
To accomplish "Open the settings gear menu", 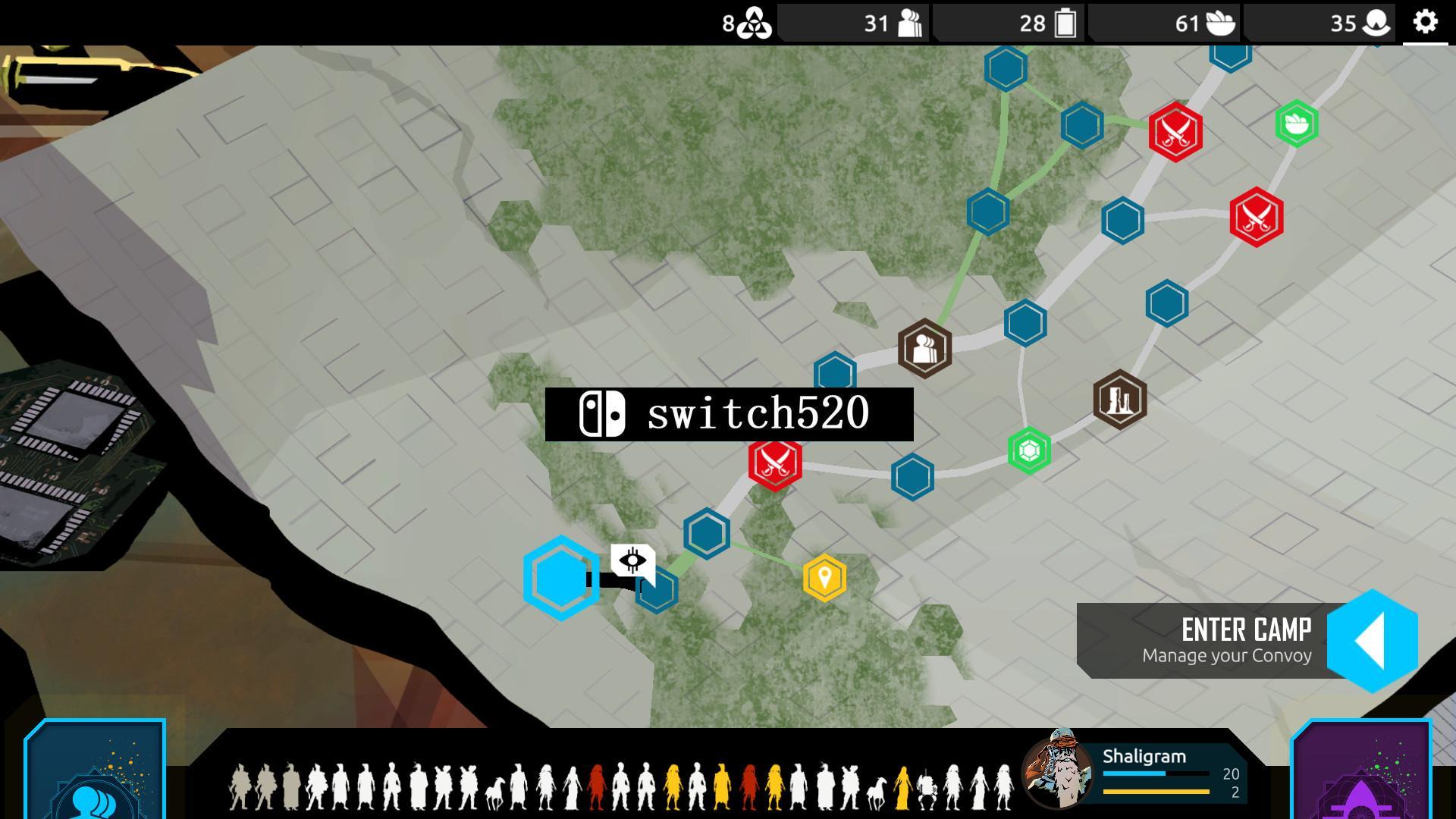I will pos(1425,22).
